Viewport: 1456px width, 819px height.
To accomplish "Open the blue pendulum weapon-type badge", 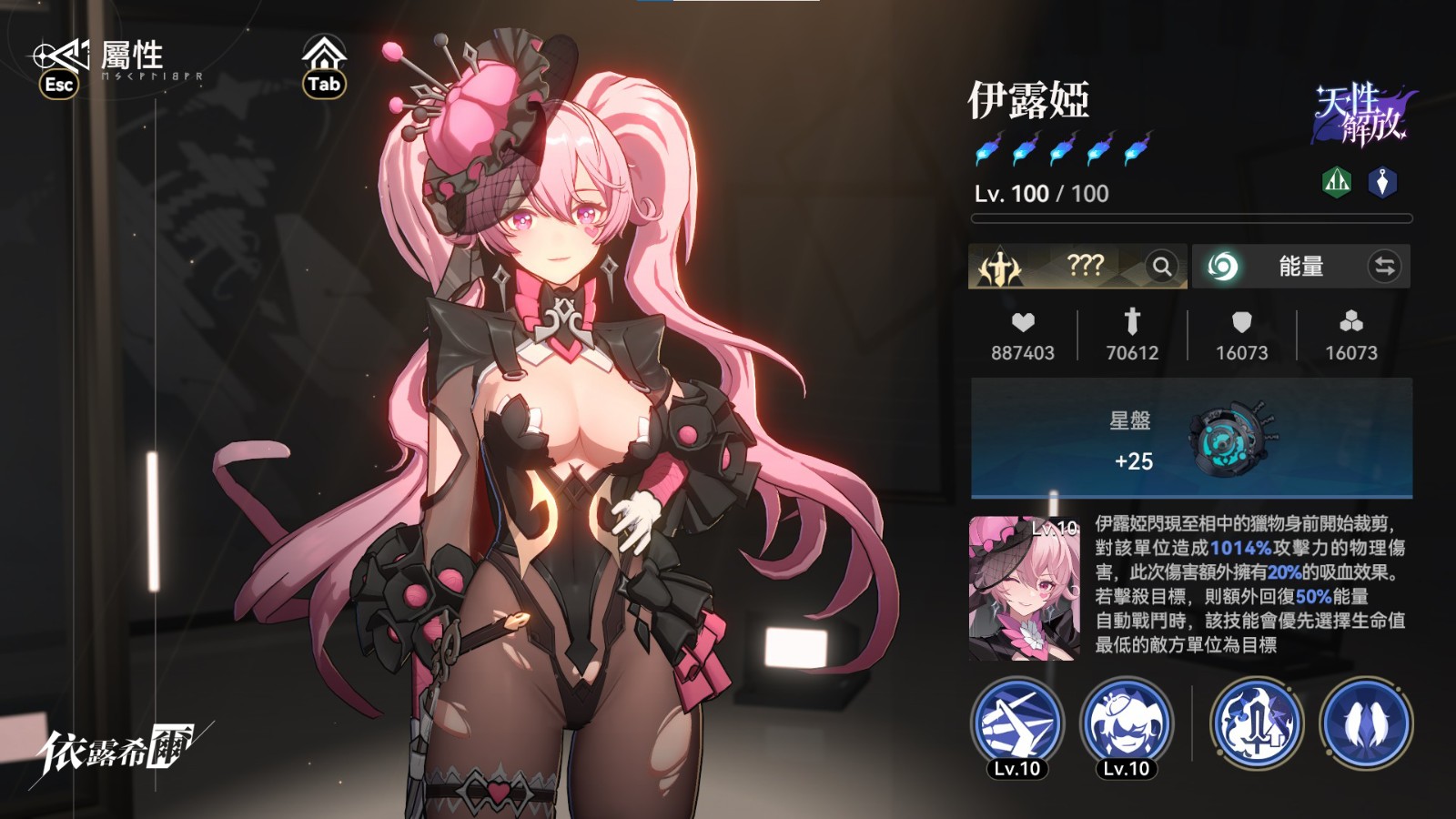I will pos(1384,181).
